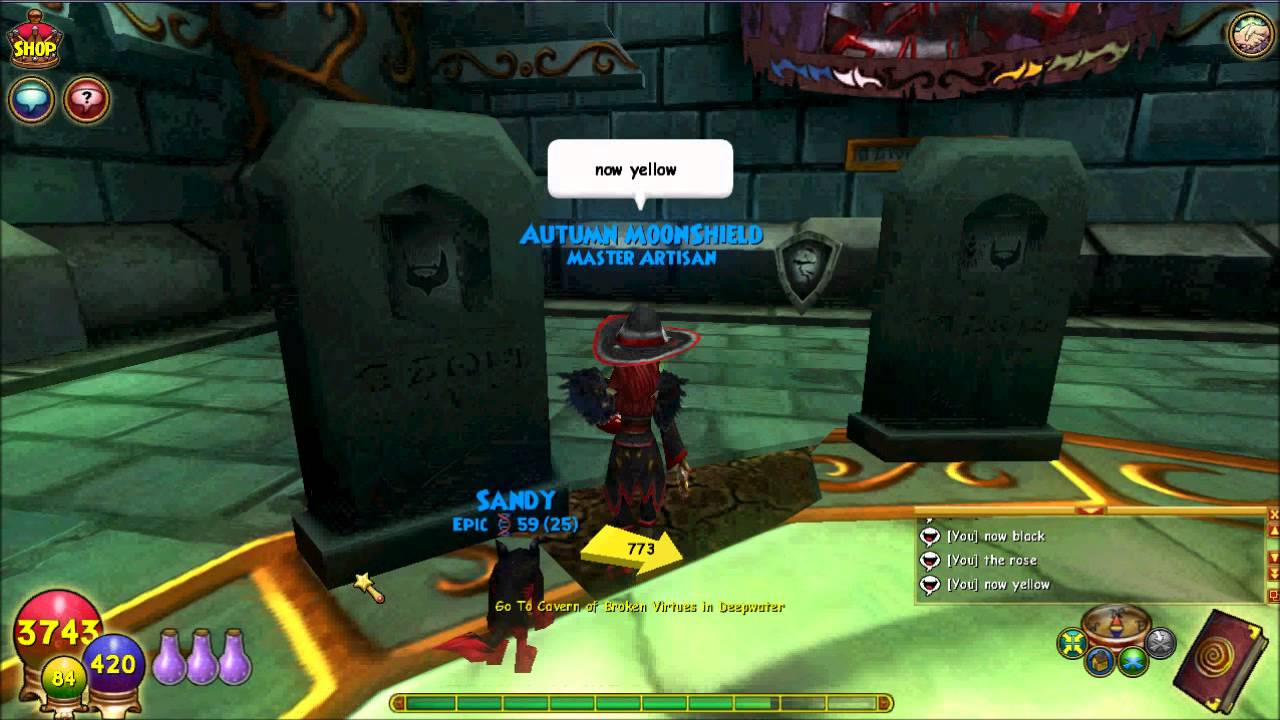Click the compass above the radial buttons
Screen dimensions: 1280x720
[x=1116, y=624]
